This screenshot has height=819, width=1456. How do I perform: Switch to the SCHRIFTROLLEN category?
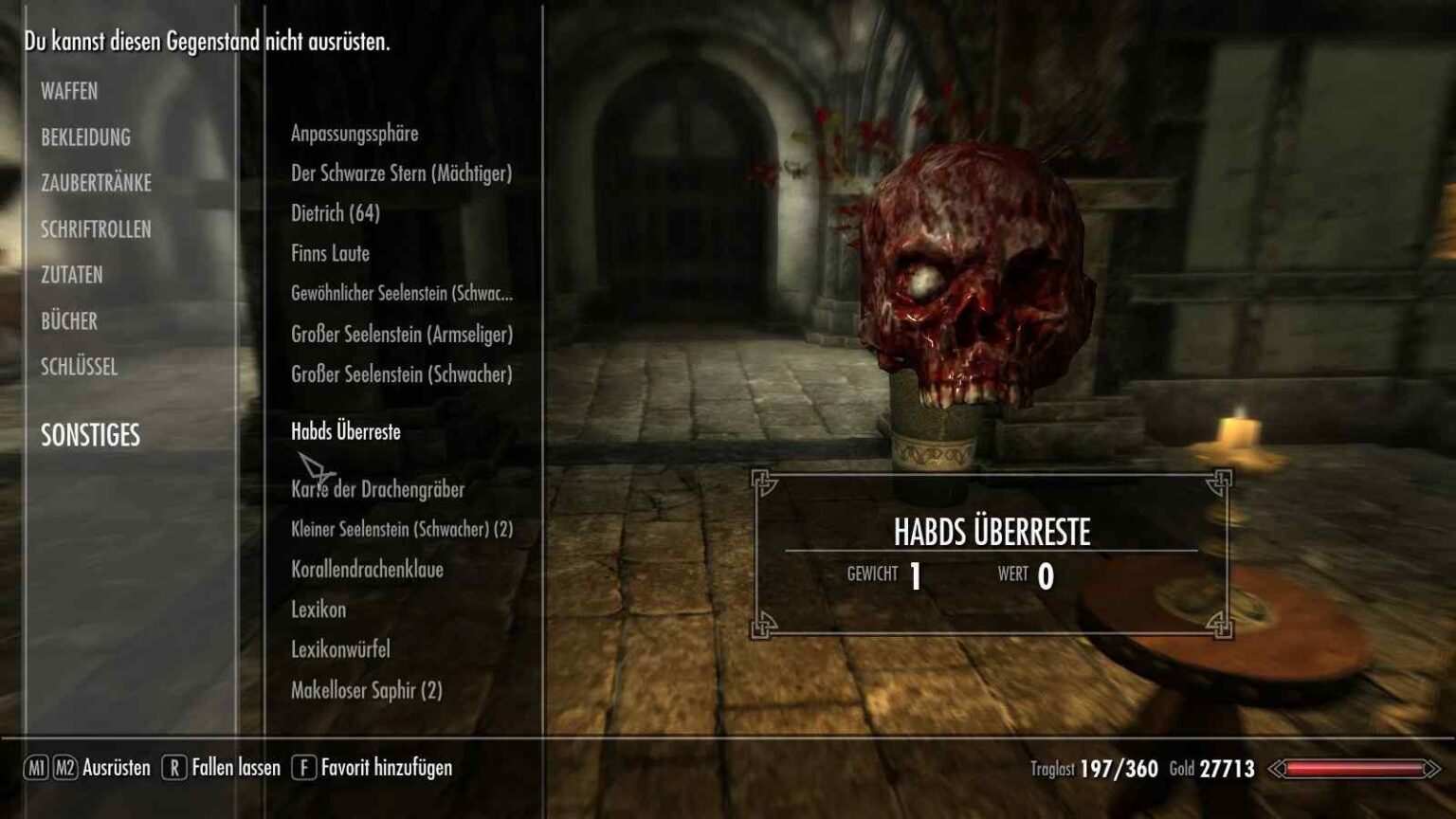click(98, 229)
